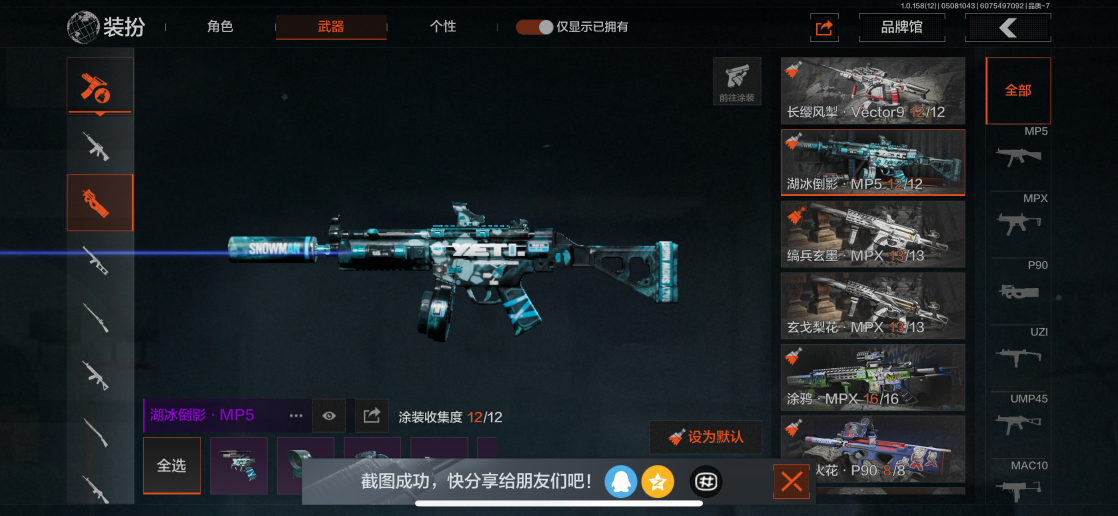Switch to the 角色 tab
1118x516 pixels.
[220, 27]
